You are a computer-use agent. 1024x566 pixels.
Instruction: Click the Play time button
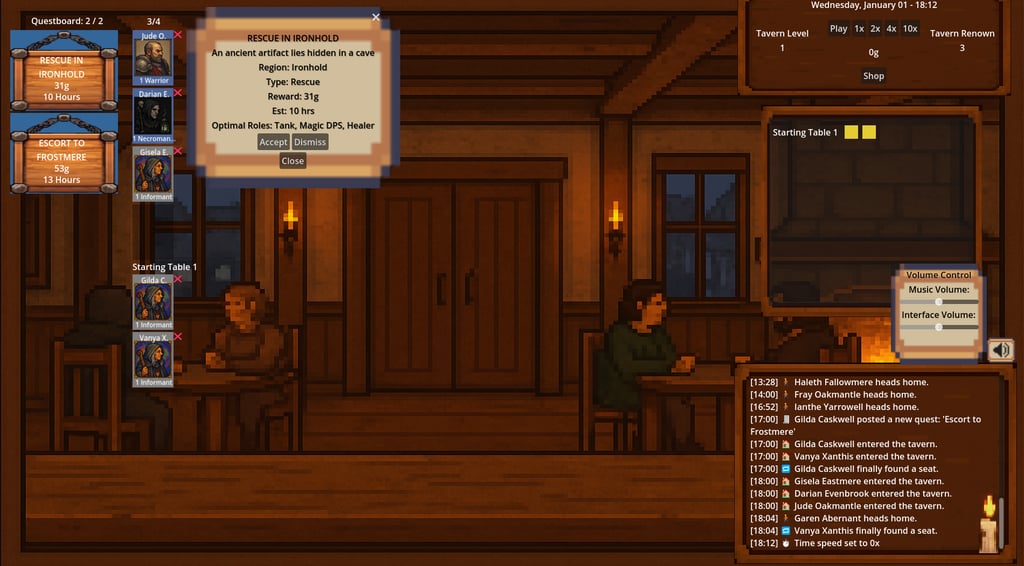click(838, 29)
